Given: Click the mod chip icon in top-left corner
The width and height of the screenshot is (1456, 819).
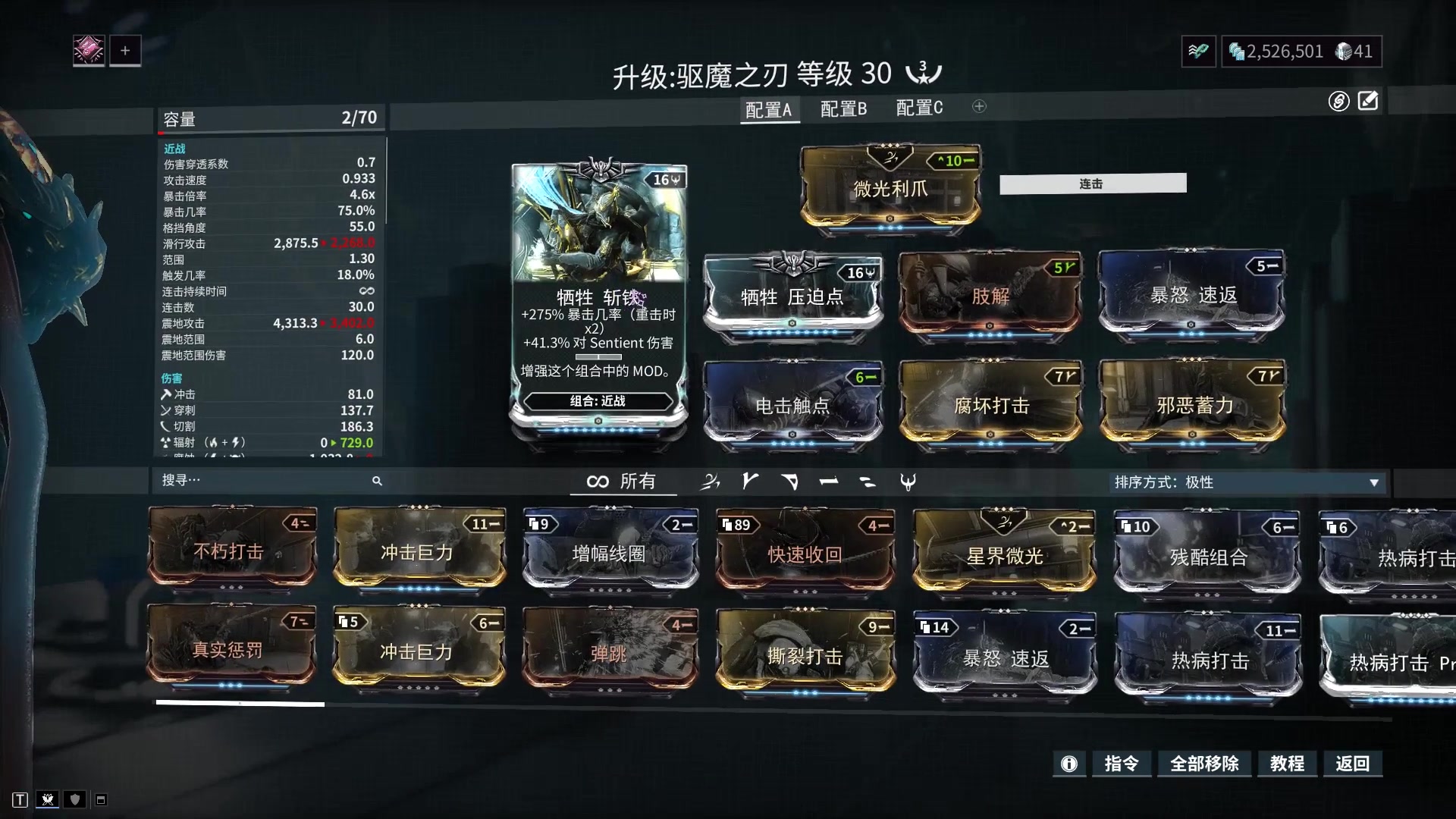Looking at the screenshot, I should [x=89, y=50].
